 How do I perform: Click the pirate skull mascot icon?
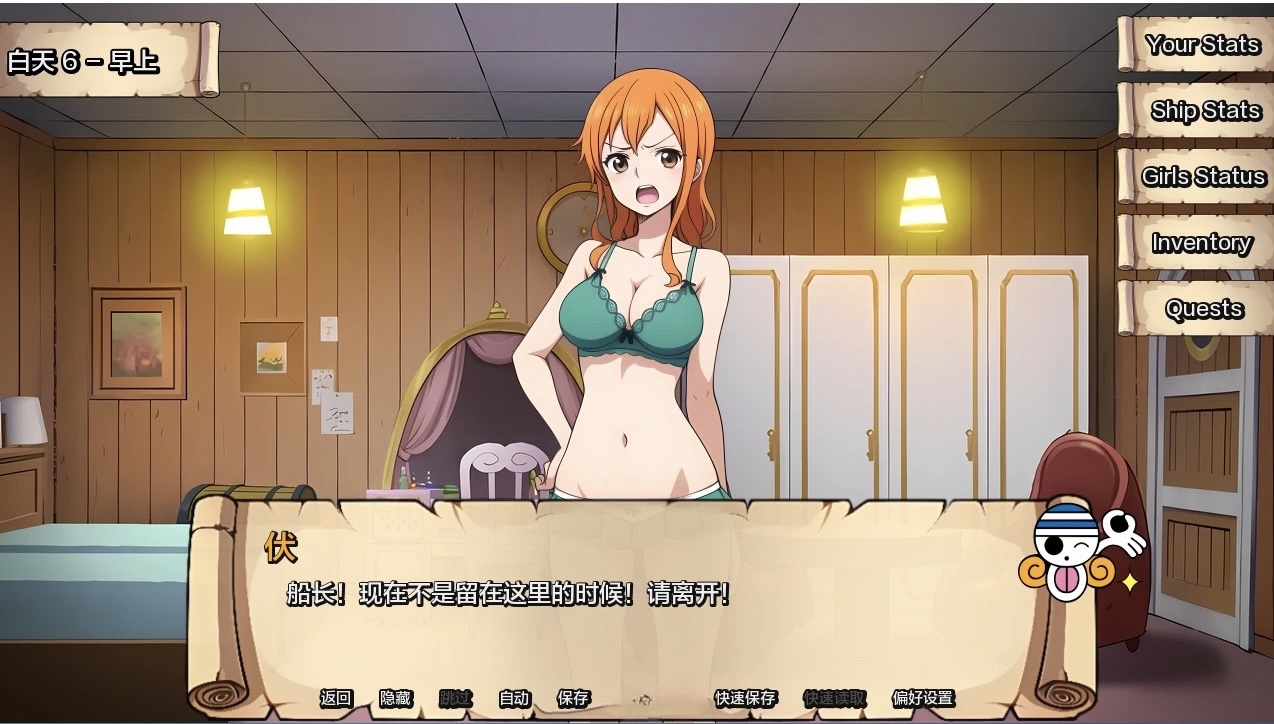1078,551
